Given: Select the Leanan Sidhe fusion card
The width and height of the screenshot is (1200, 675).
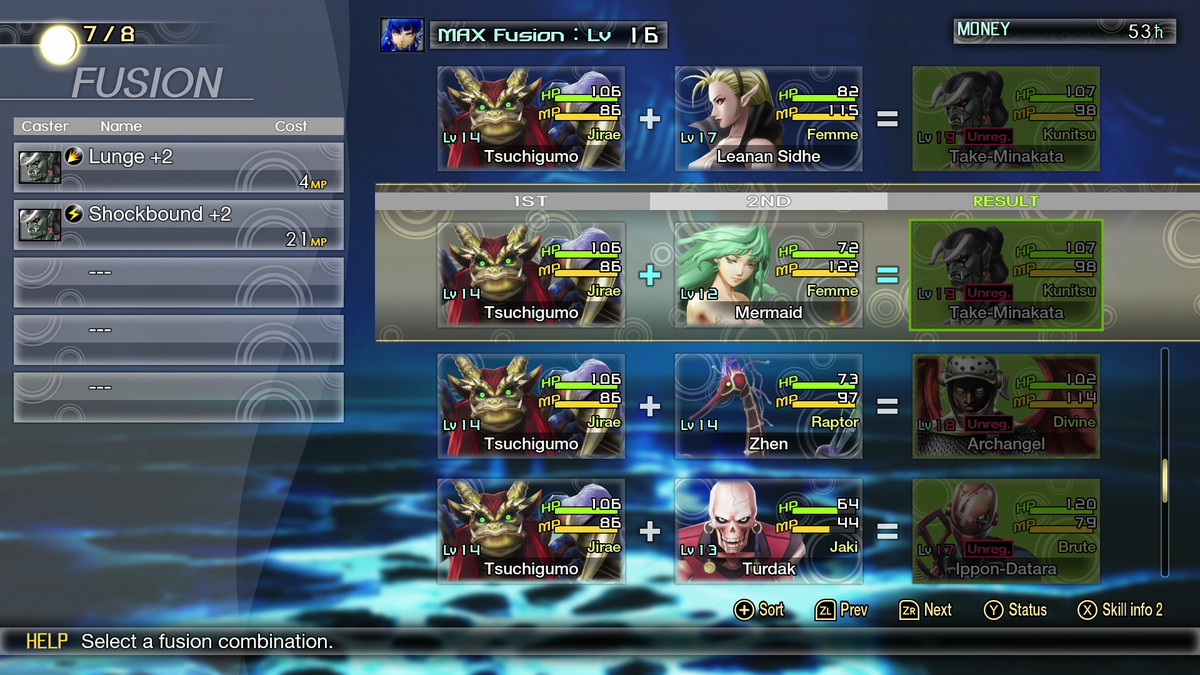Looking at the screenshot, I should tap(768, 119).
